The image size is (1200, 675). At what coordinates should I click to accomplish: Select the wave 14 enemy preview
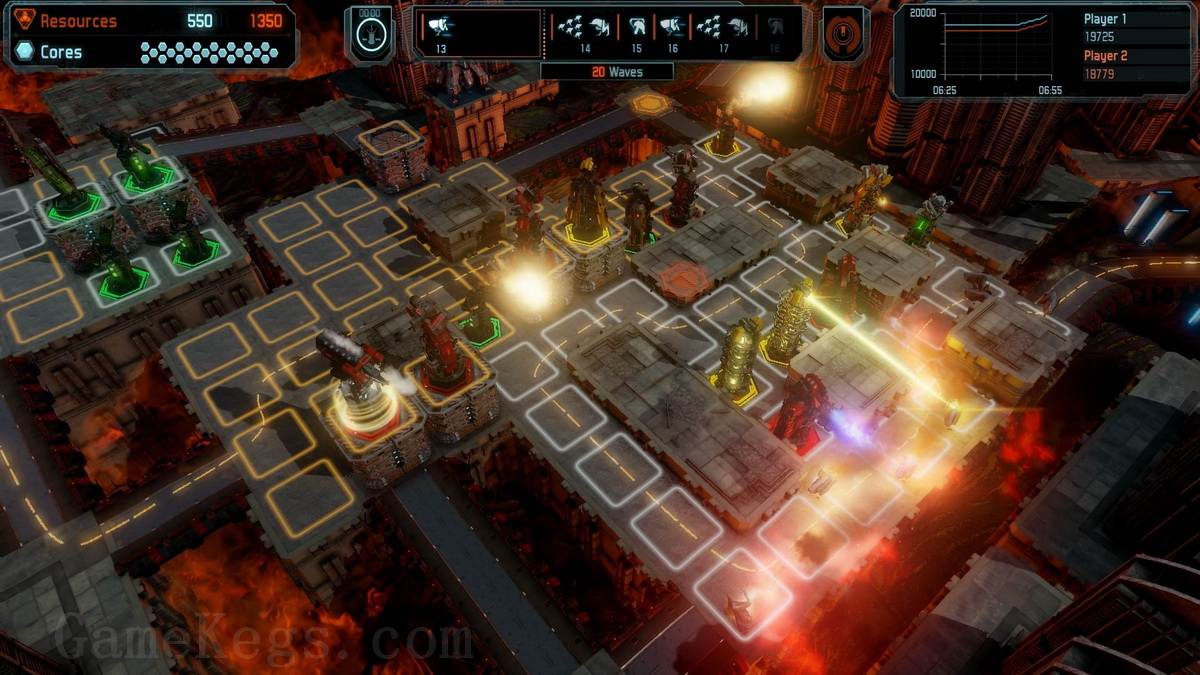pyautogui.click(x=585, y=31)
